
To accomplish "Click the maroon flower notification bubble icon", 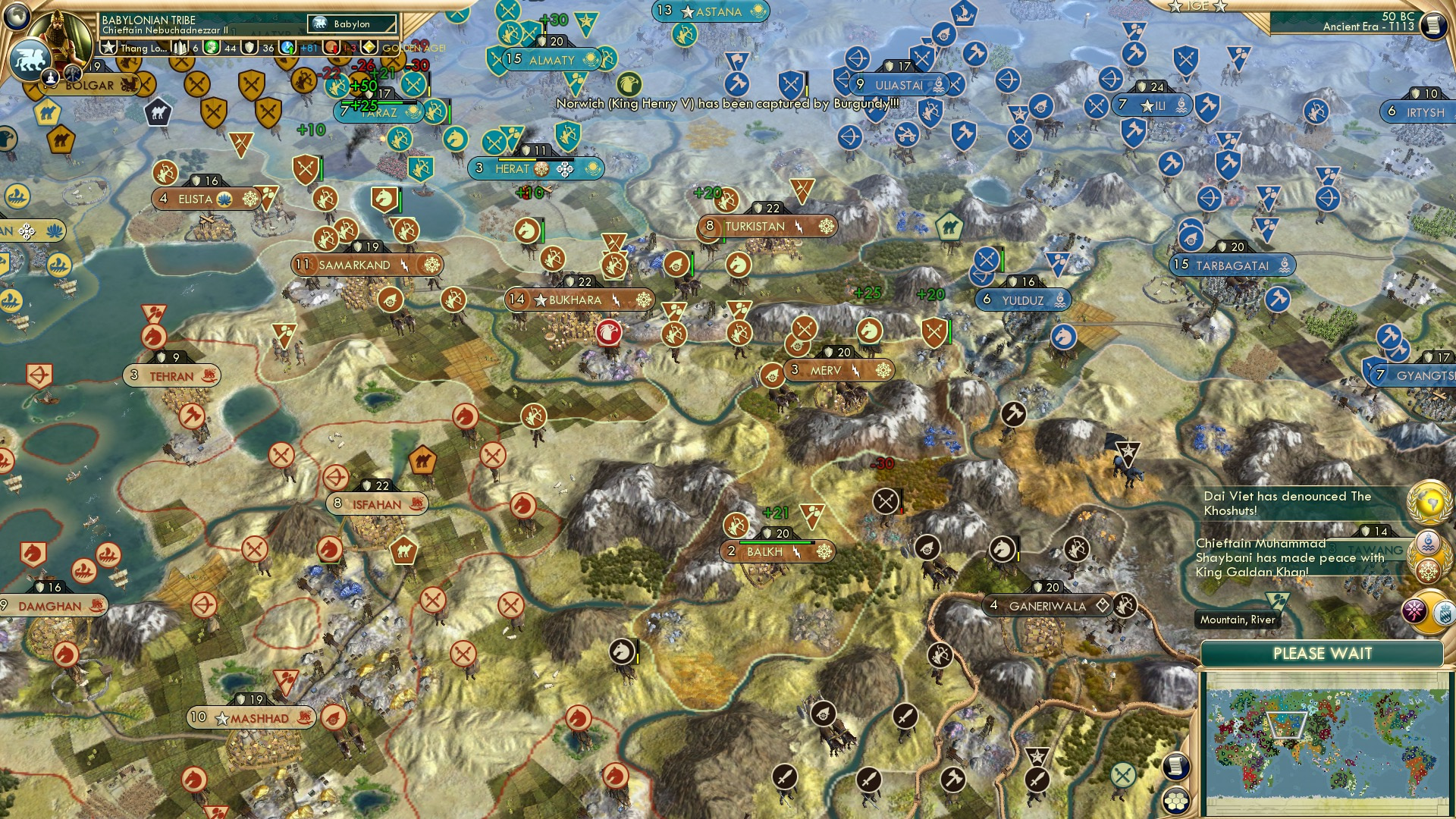I will click(1415, 610).
